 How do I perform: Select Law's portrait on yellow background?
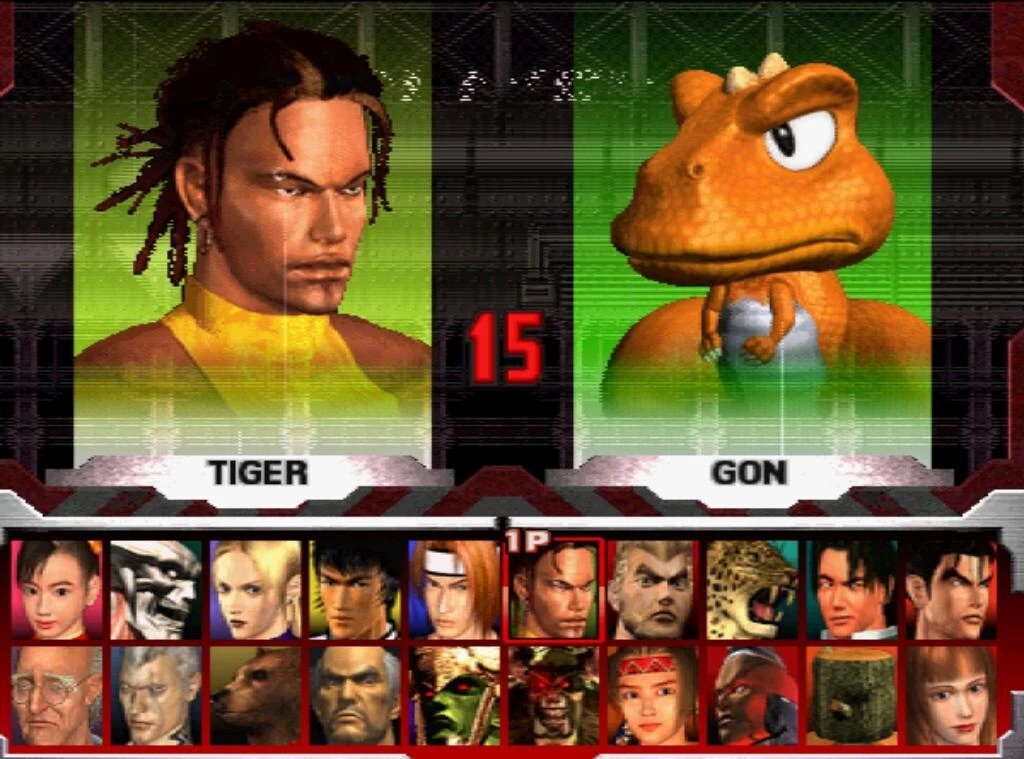point(354,589)
